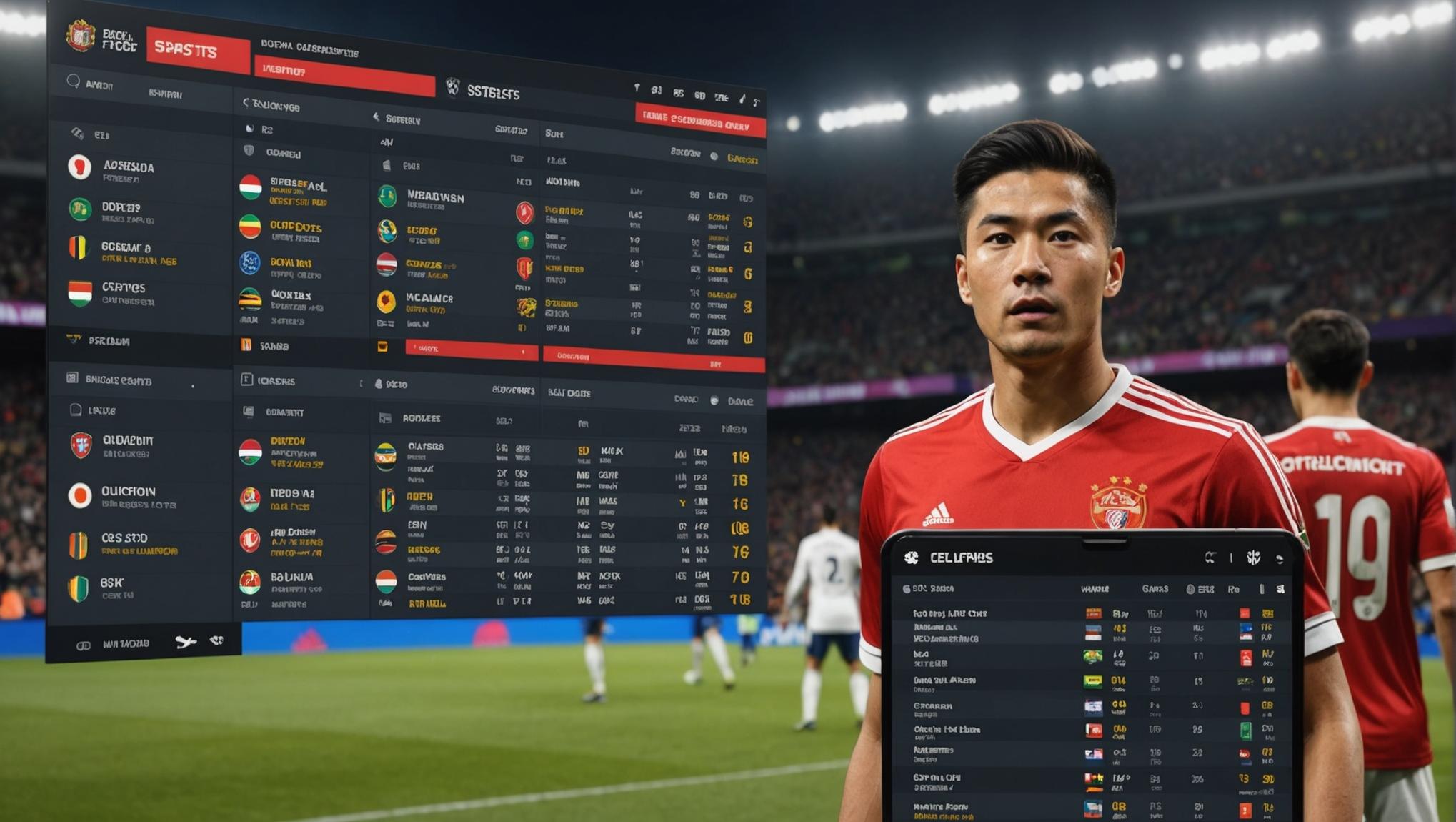Screen dimensions: 1456x822
Task: Select the BSK entry in the sidebar
Action: (x=112, y=585)
